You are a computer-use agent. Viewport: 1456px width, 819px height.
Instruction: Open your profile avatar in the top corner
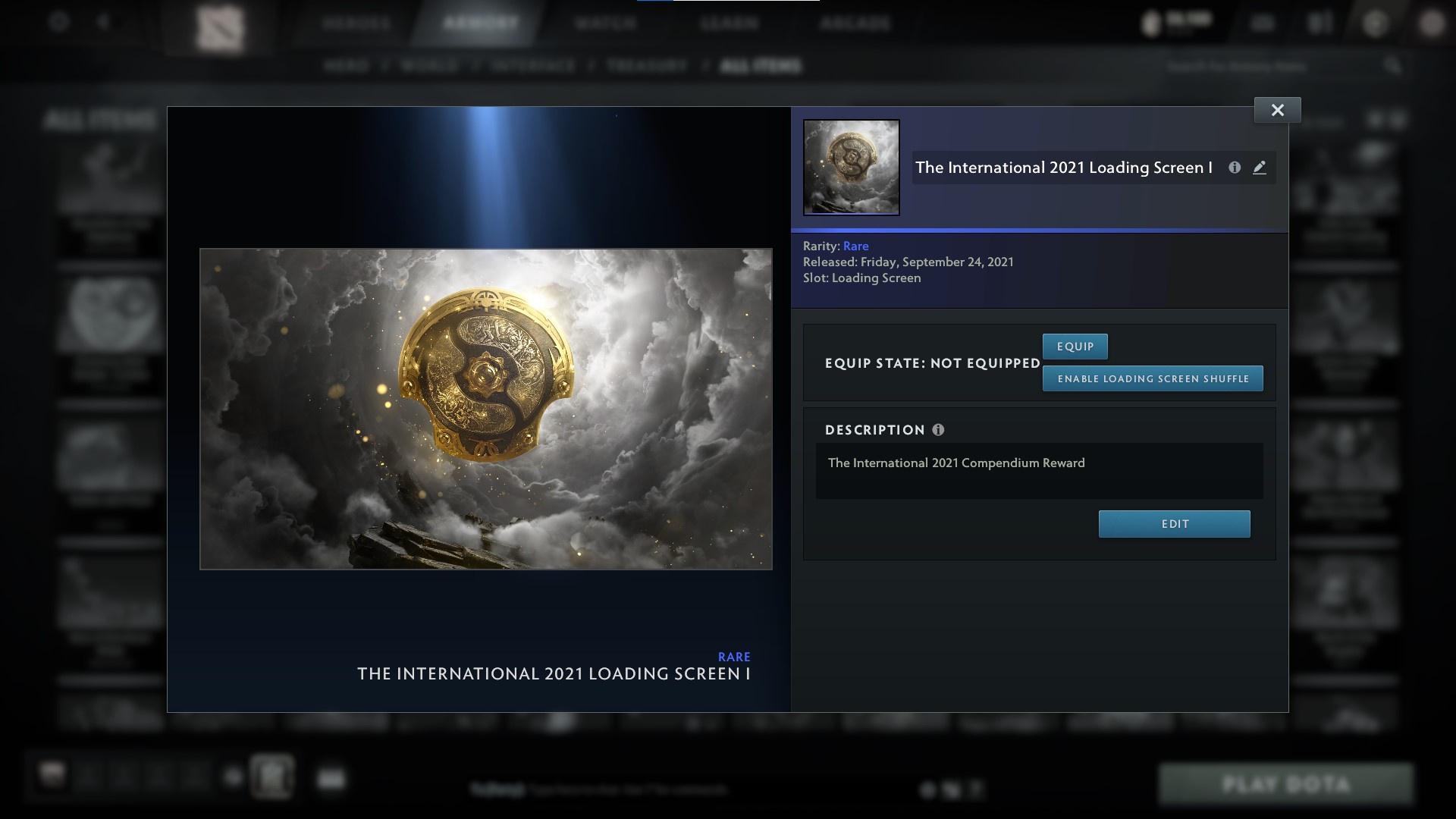point(1432,25)
